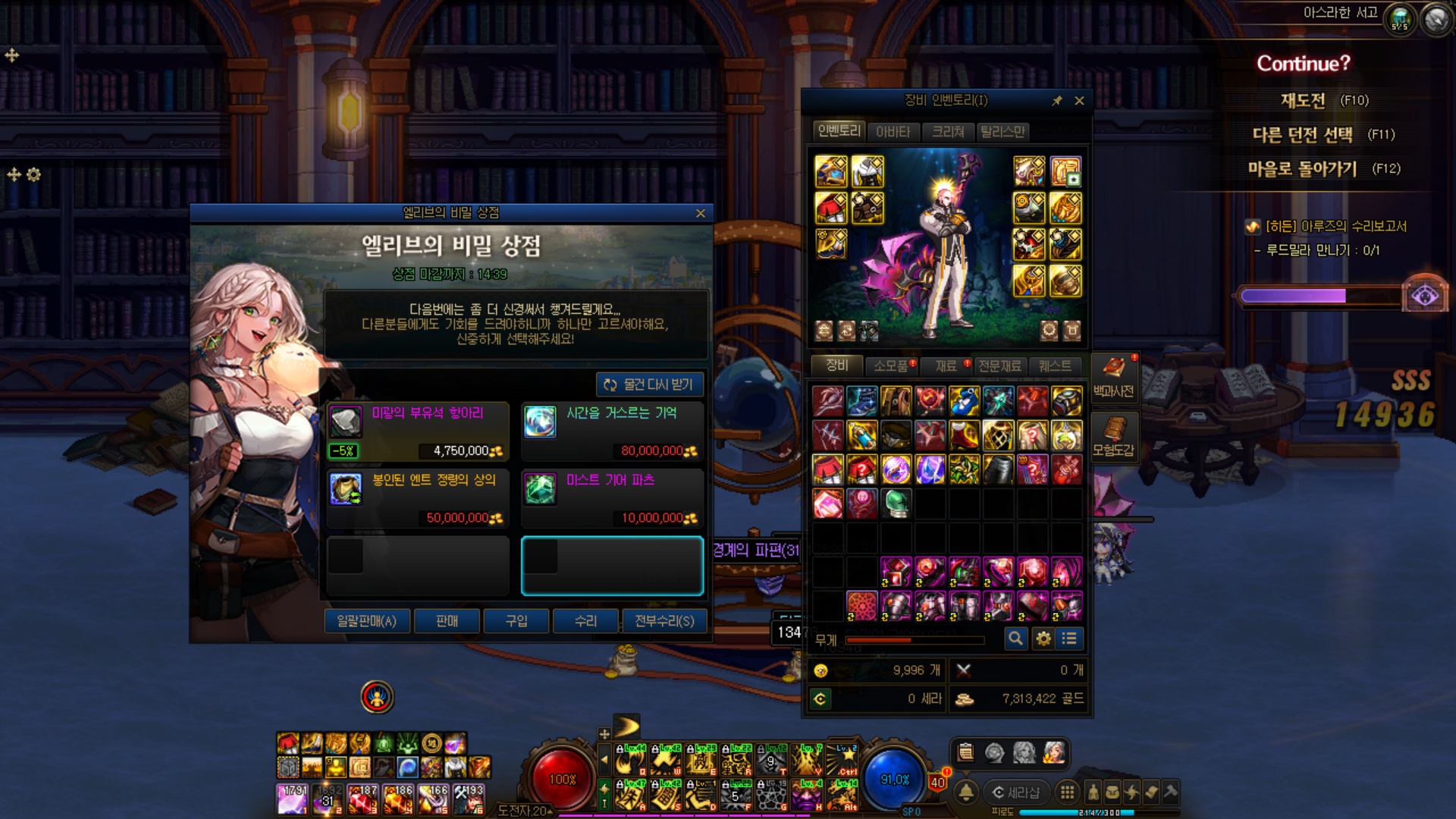
Task: Close the 엘리브의 비밀 상점 shop window
Action: click(x=700, y=214)
